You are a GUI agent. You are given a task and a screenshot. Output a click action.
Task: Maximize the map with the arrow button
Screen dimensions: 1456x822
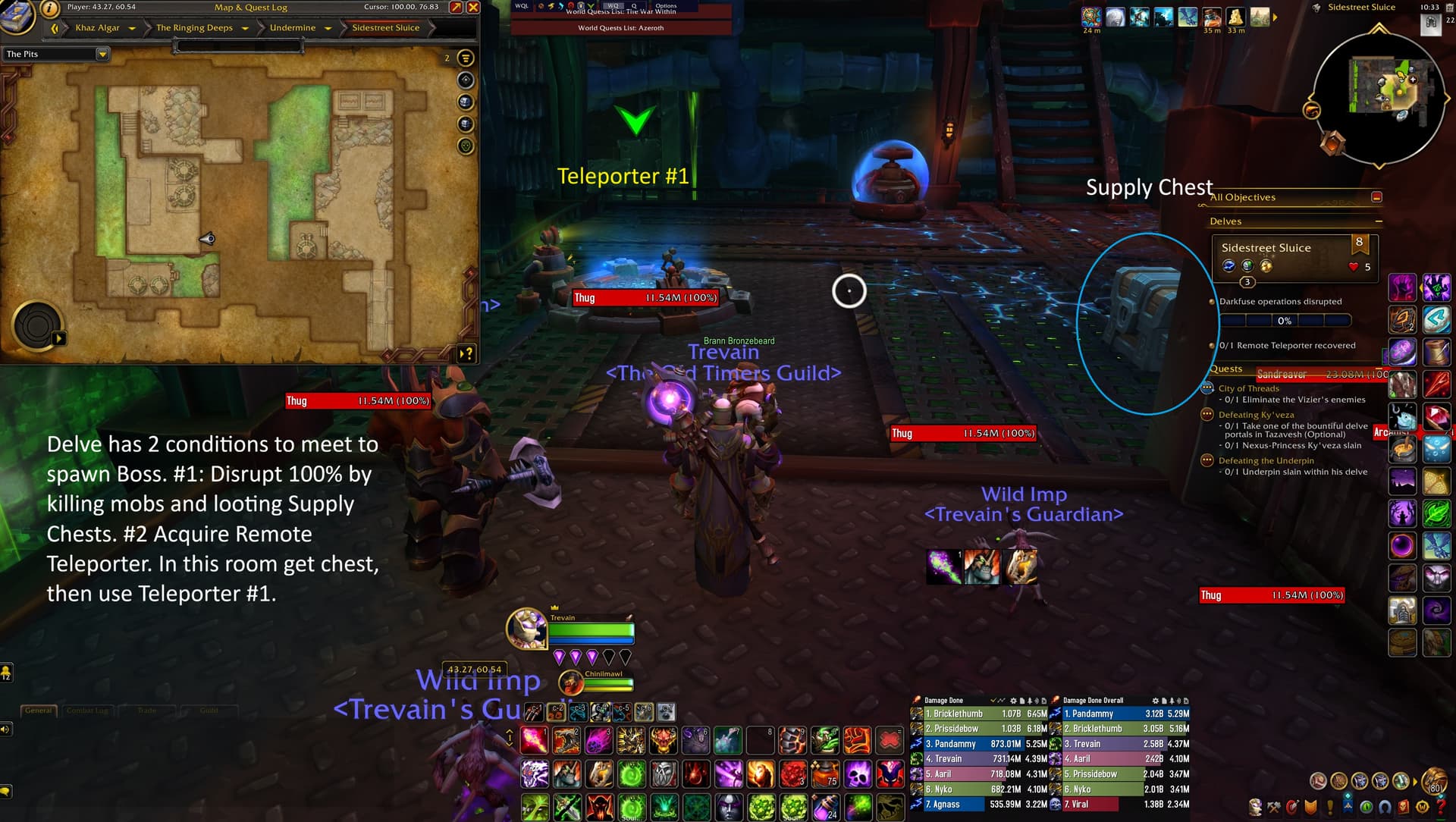(456, 8)
